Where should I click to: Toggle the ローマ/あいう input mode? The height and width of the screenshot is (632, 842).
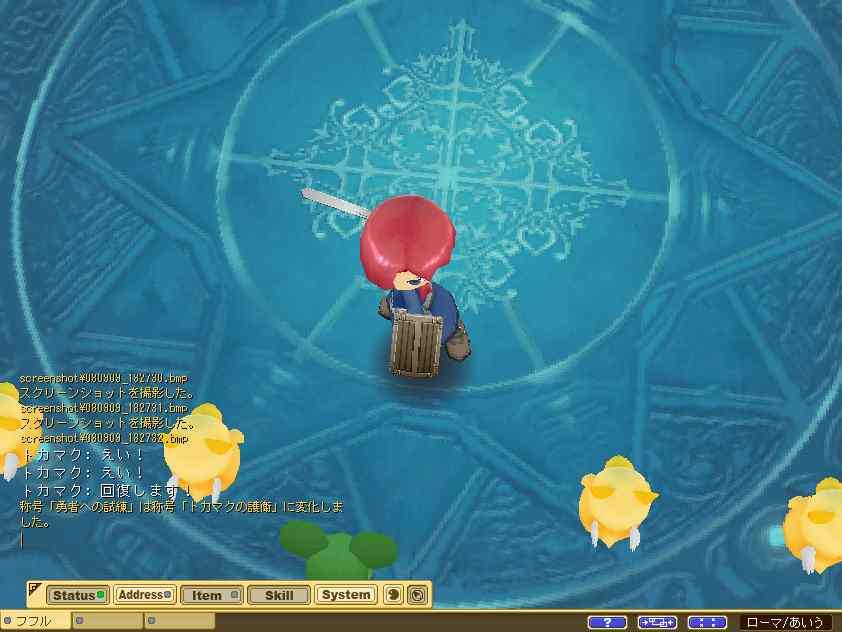[786, 622]
